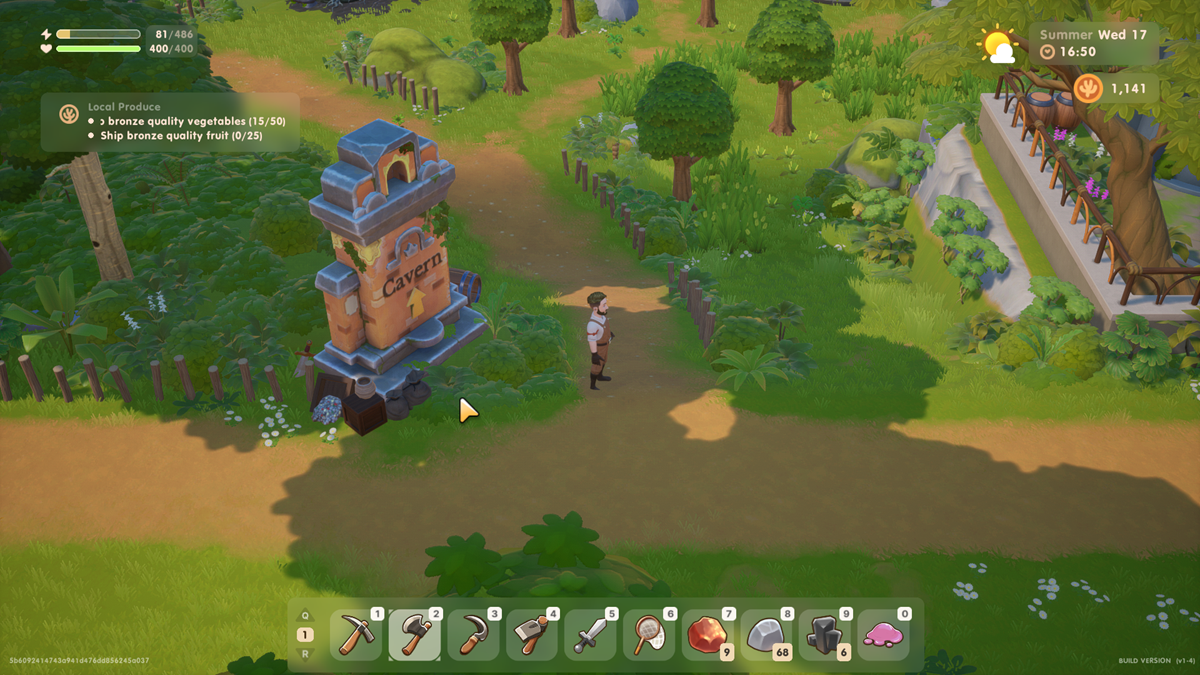Select the axe in the hotbar
This screenshot has width=1200, height=675.
(414, 635)
